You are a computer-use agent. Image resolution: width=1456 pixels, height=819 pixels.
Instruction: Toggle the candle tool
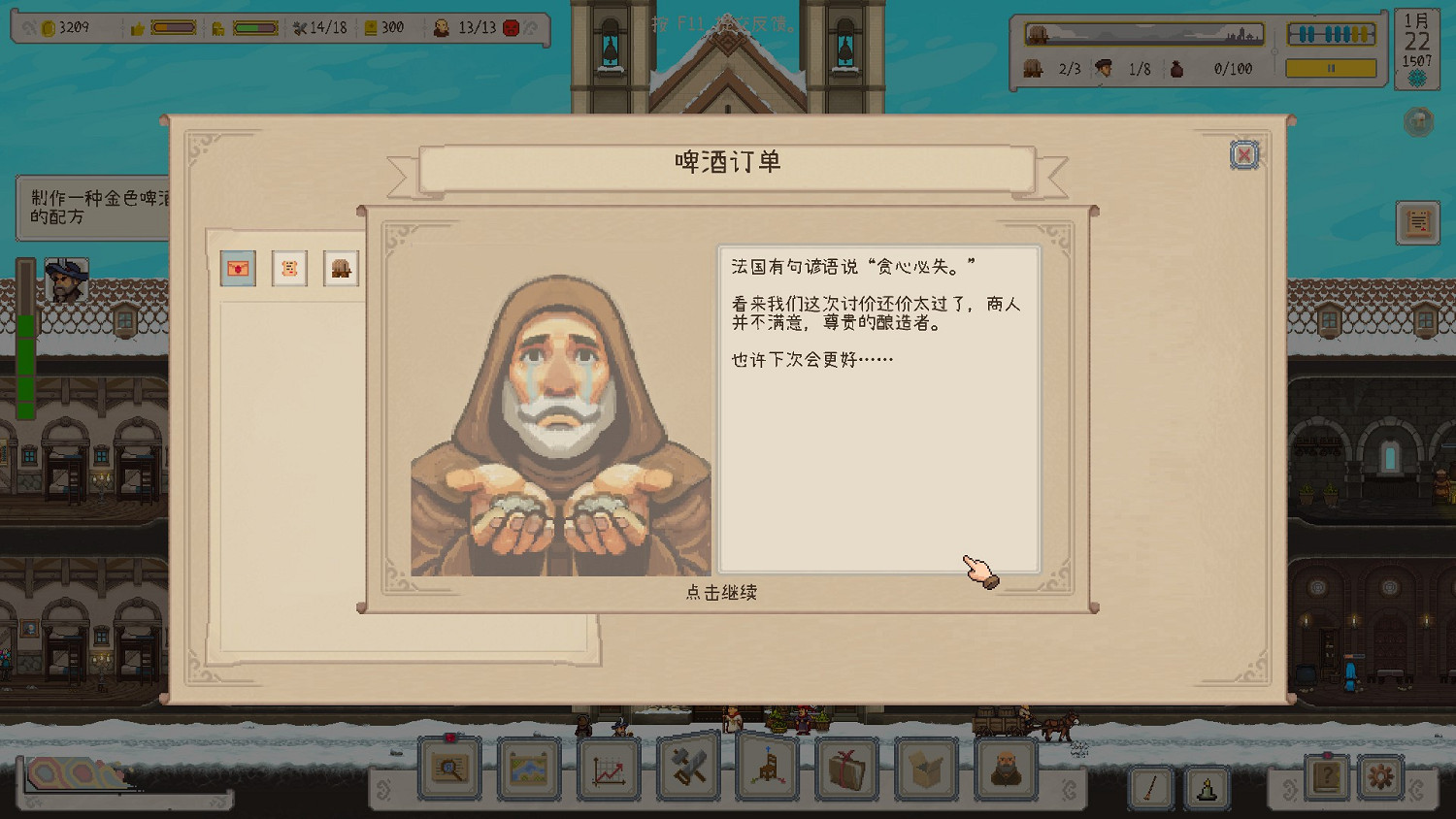[1208, 786]
